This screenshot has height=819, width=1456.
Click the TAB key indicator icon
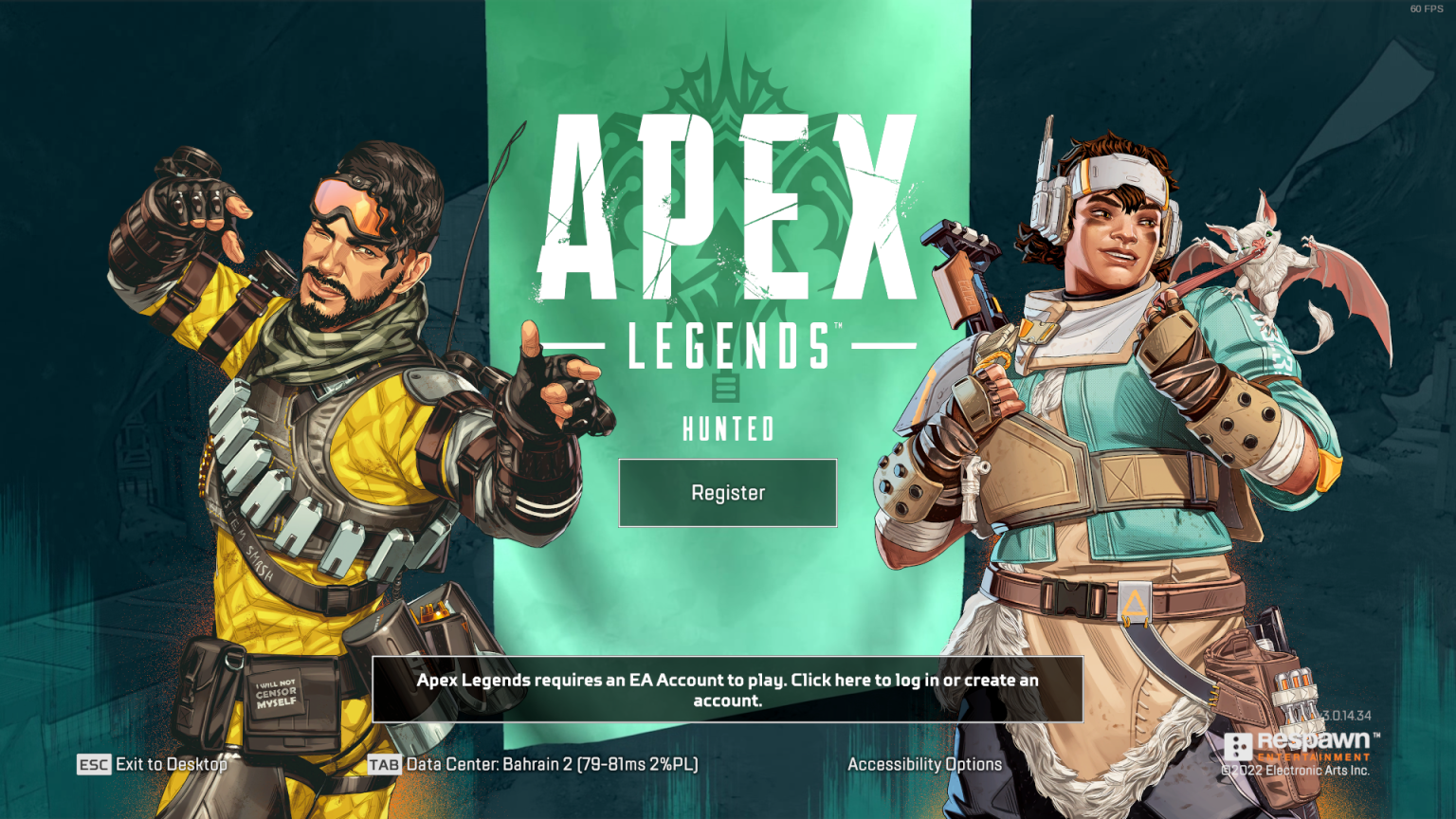(386, 764)
